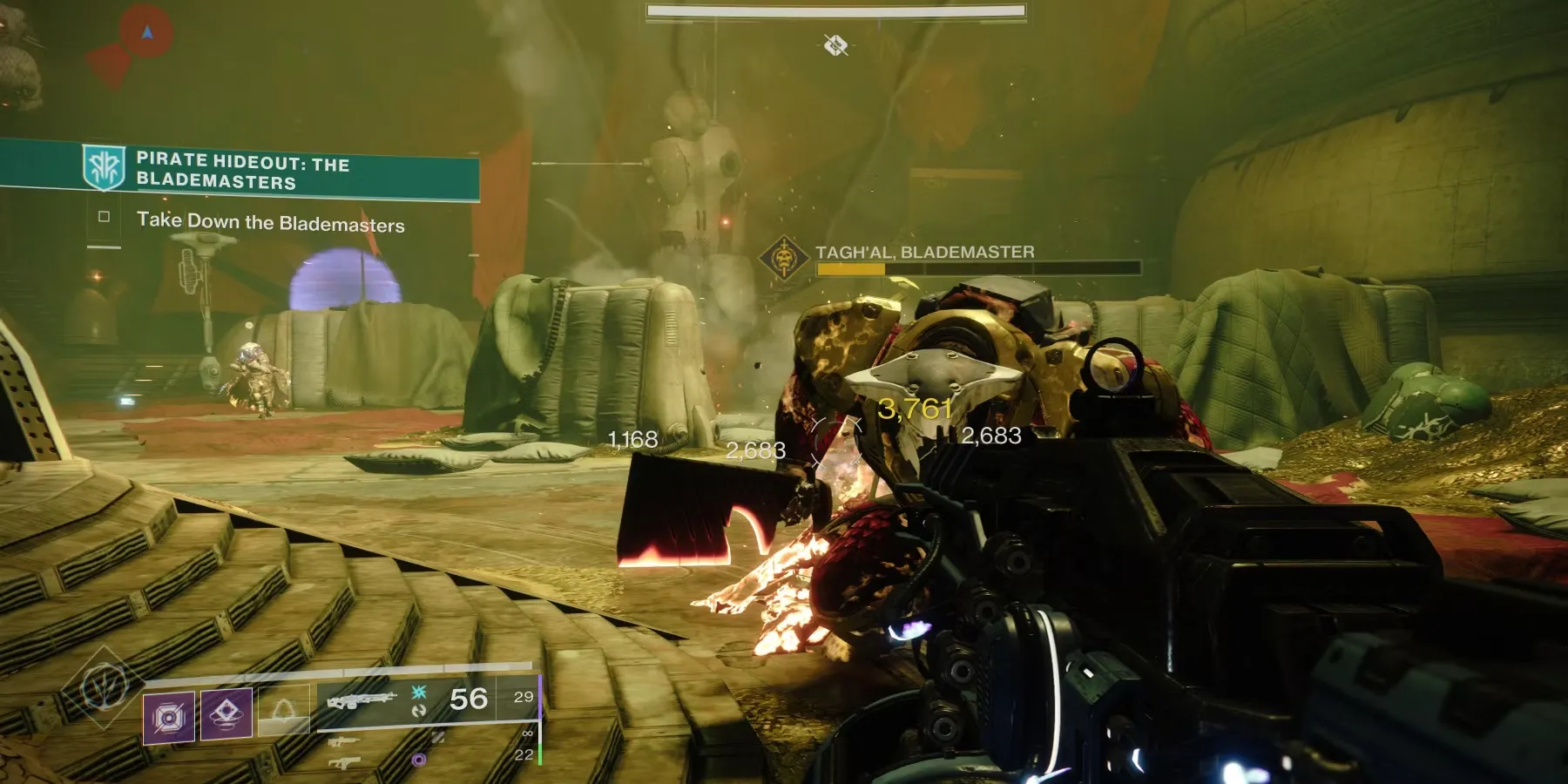Click the 'Take Down the Blademasters' objective
The image size is (1568, 784).
click(x=270, y=223)
